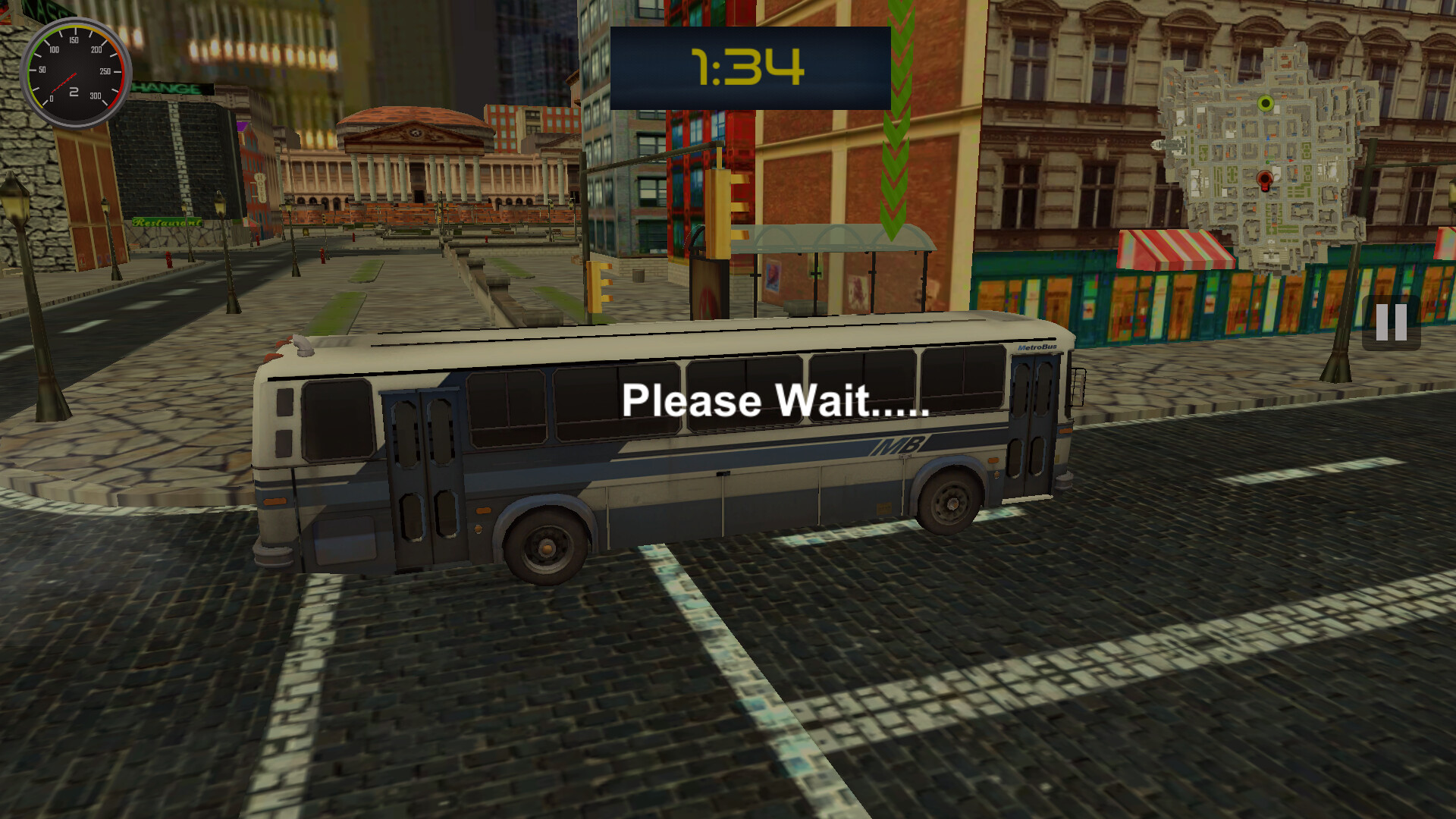Click the Please Wait text
Viewport: 1456px width, 819px height.
coord(773,402)
